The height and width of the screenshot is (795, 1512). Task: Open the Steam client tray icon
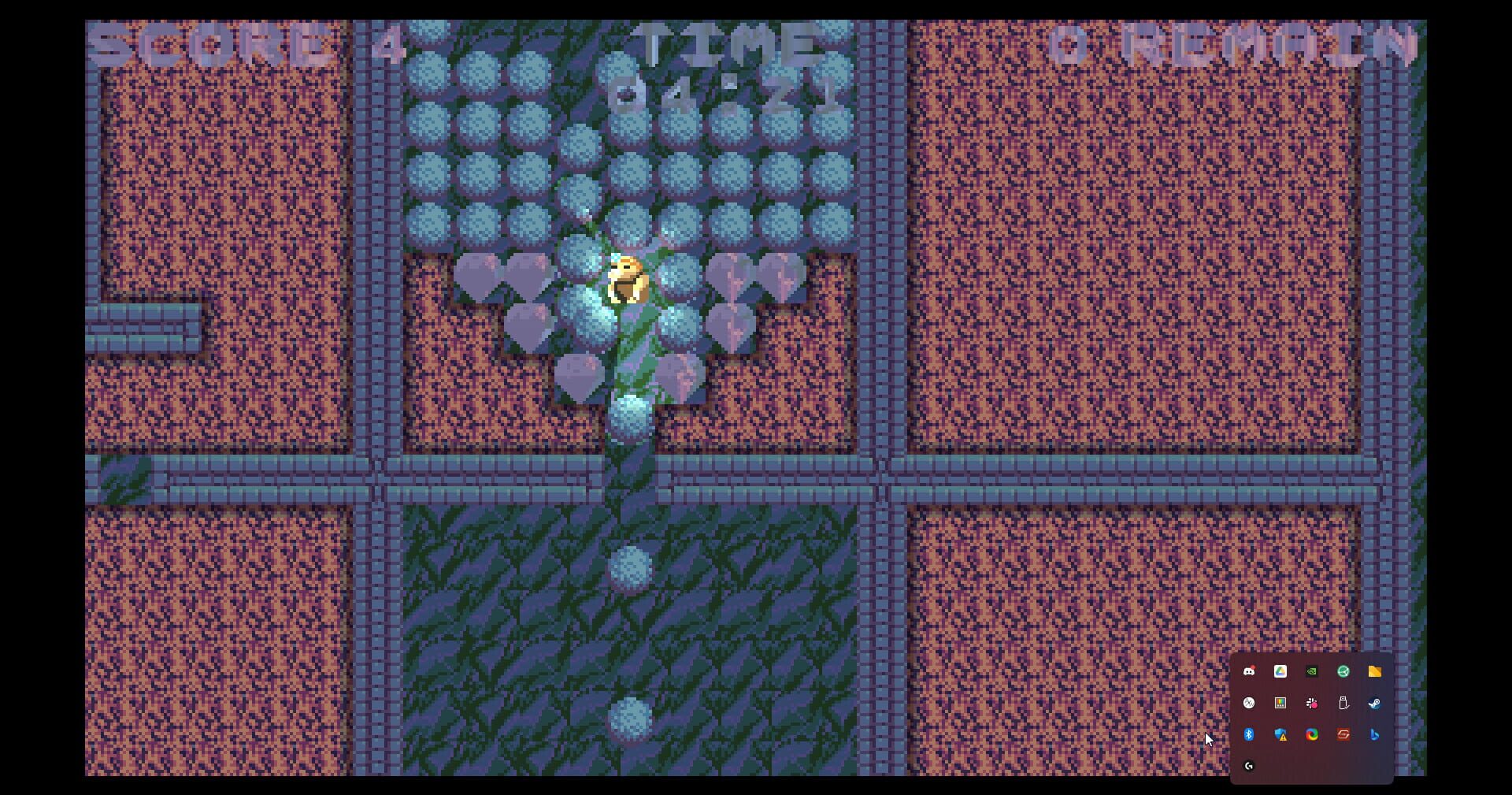pos(1373,703)
